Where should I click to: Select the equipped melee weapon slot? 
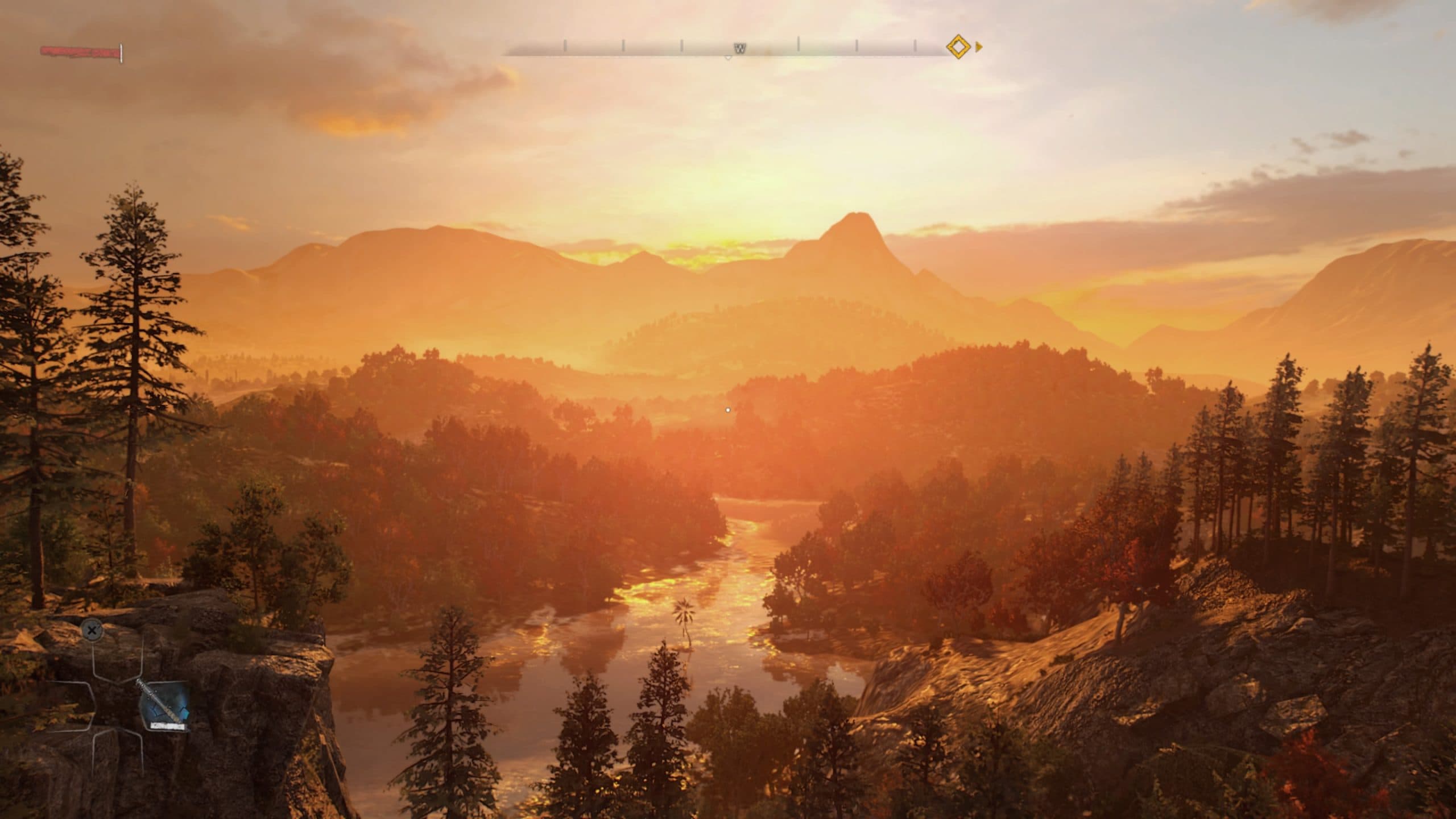(164, 707)
